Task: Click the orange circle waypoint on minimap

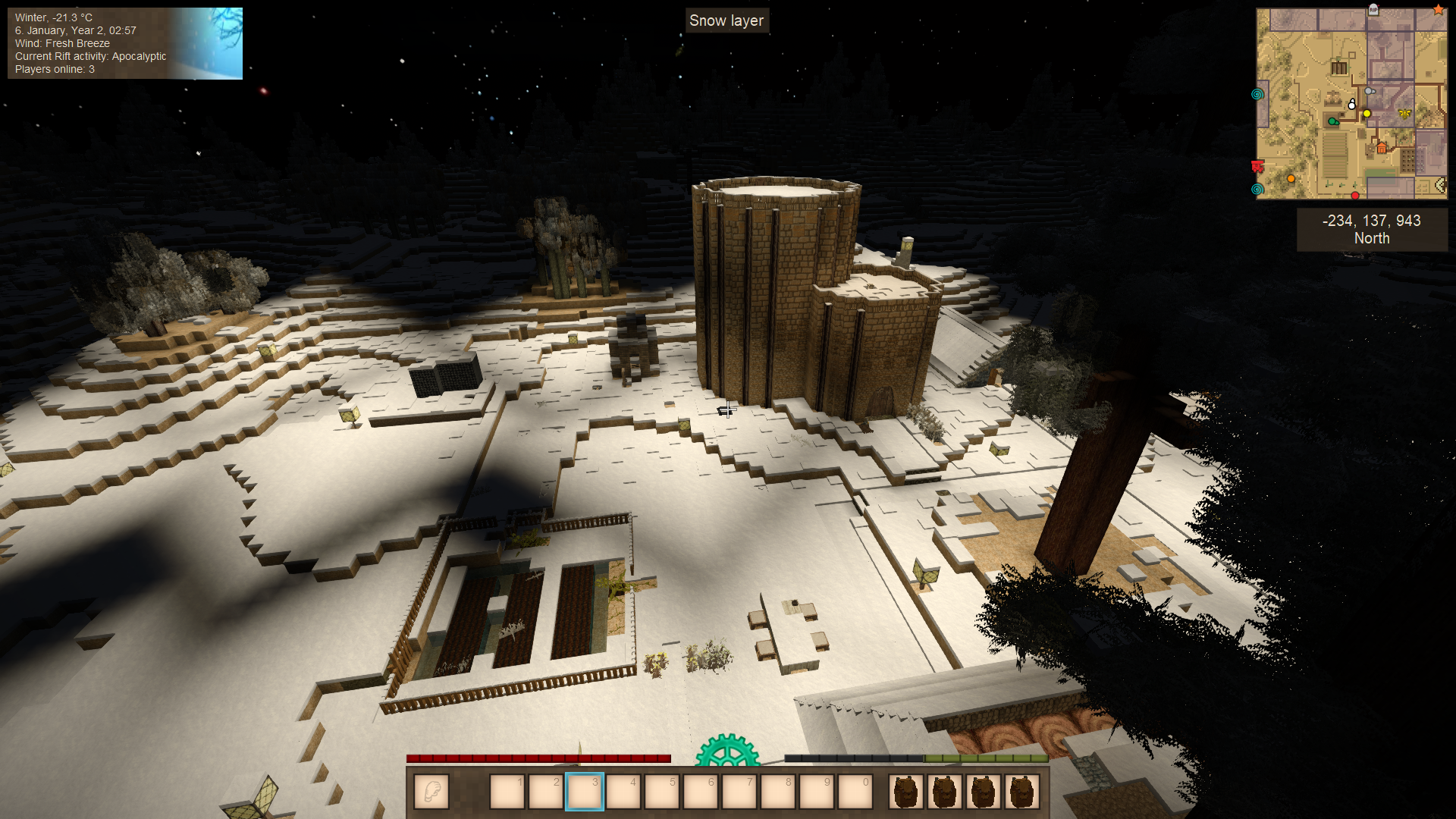Action: [1291, 179]
